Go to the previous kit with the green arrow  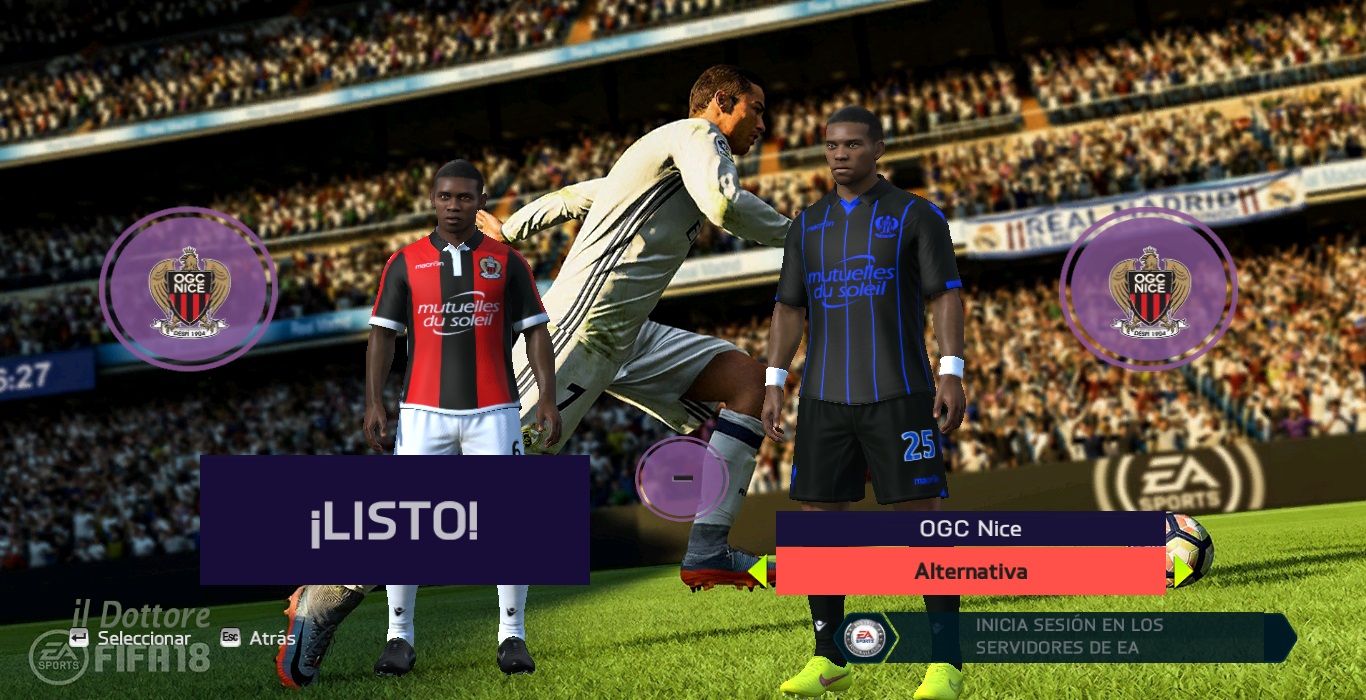pos(758,571)
